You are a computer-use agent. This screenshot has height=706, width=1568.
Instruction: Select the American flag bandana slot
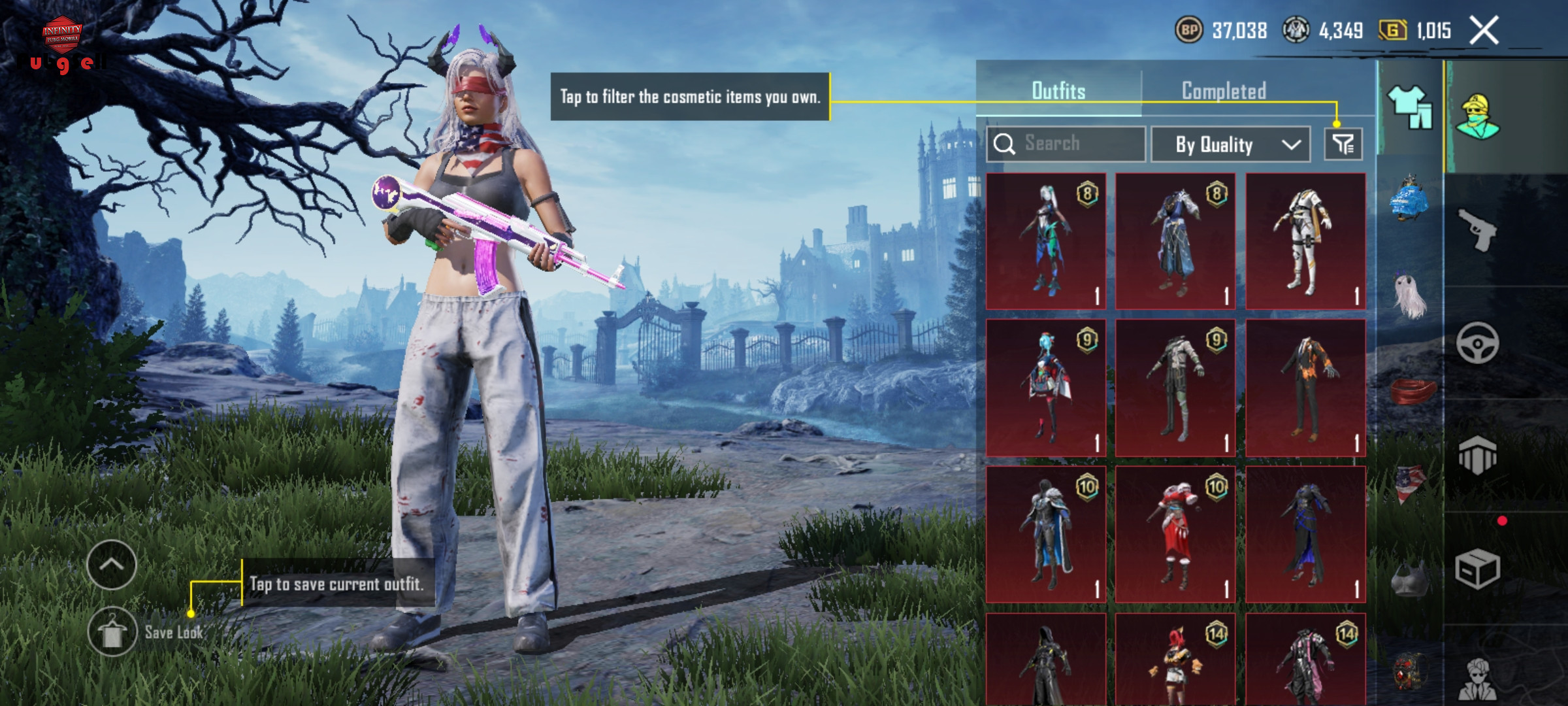point(1410,484)
